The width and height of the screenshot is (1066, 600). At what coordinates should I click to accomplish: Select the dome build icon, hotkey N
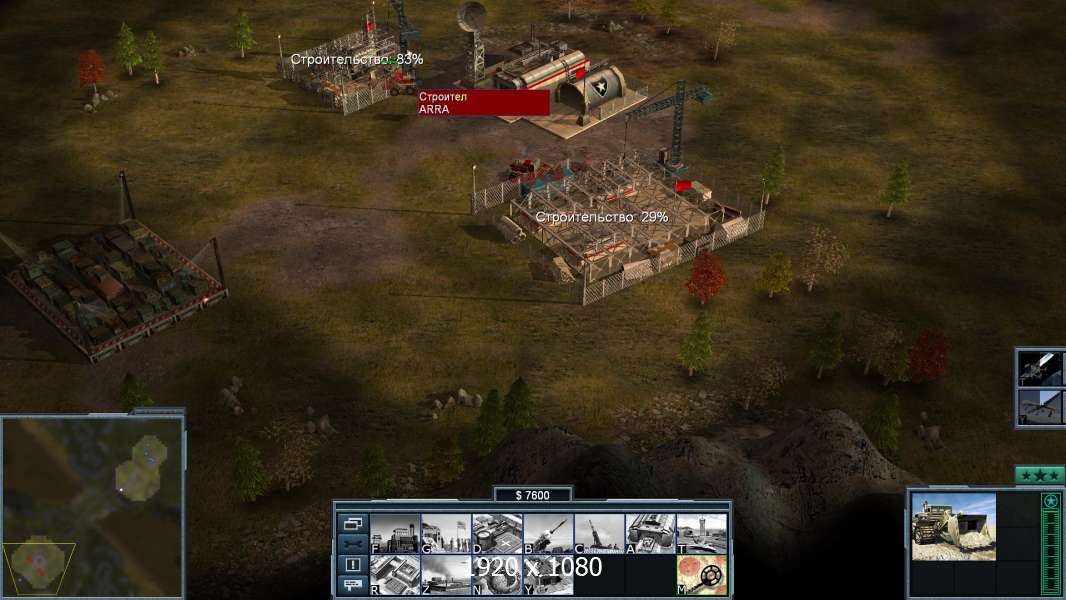coord(497,575)
